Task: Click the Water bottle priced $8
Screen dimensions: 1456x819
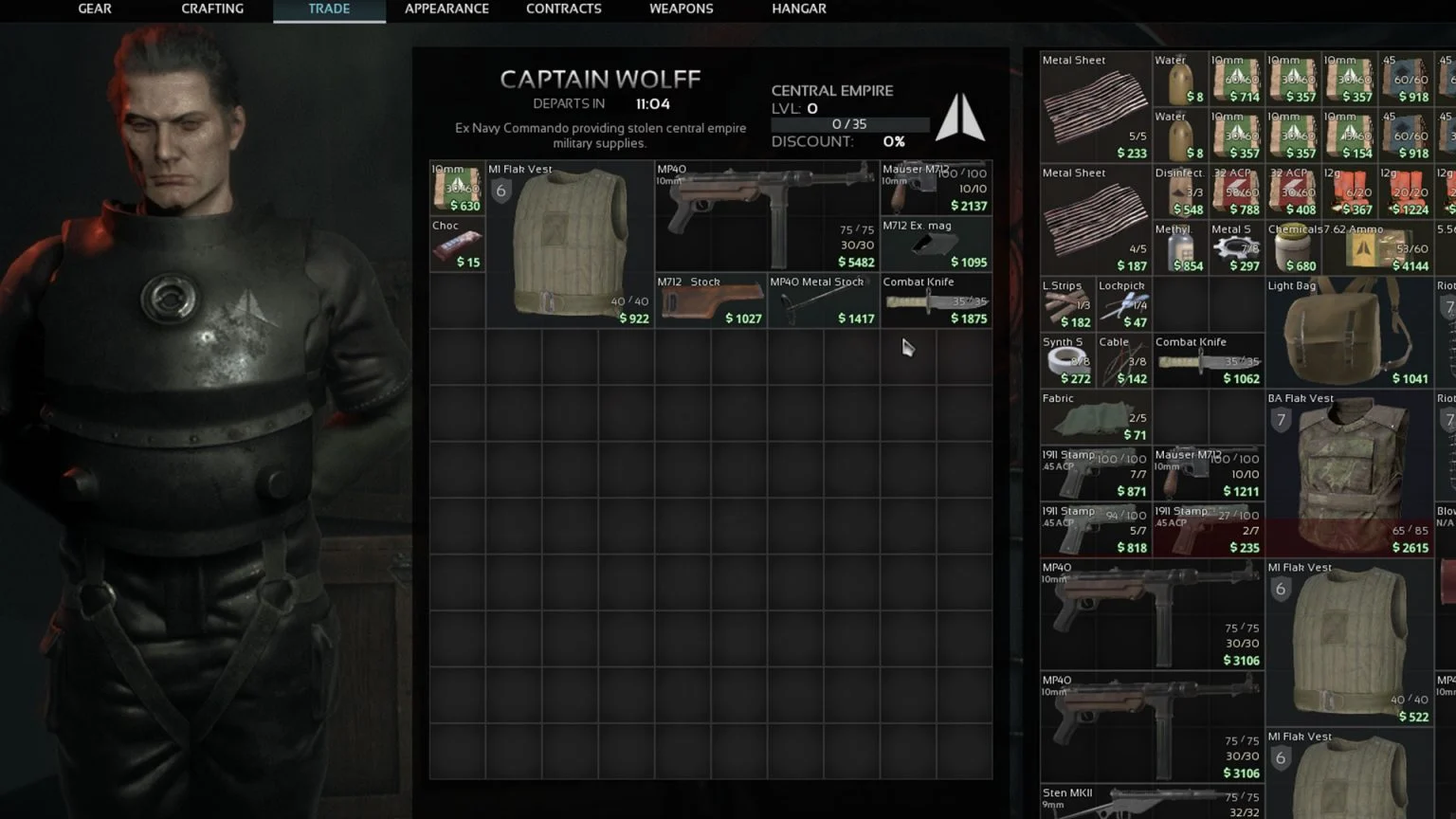Action: pyautogui.click(x=1179, y=78)
